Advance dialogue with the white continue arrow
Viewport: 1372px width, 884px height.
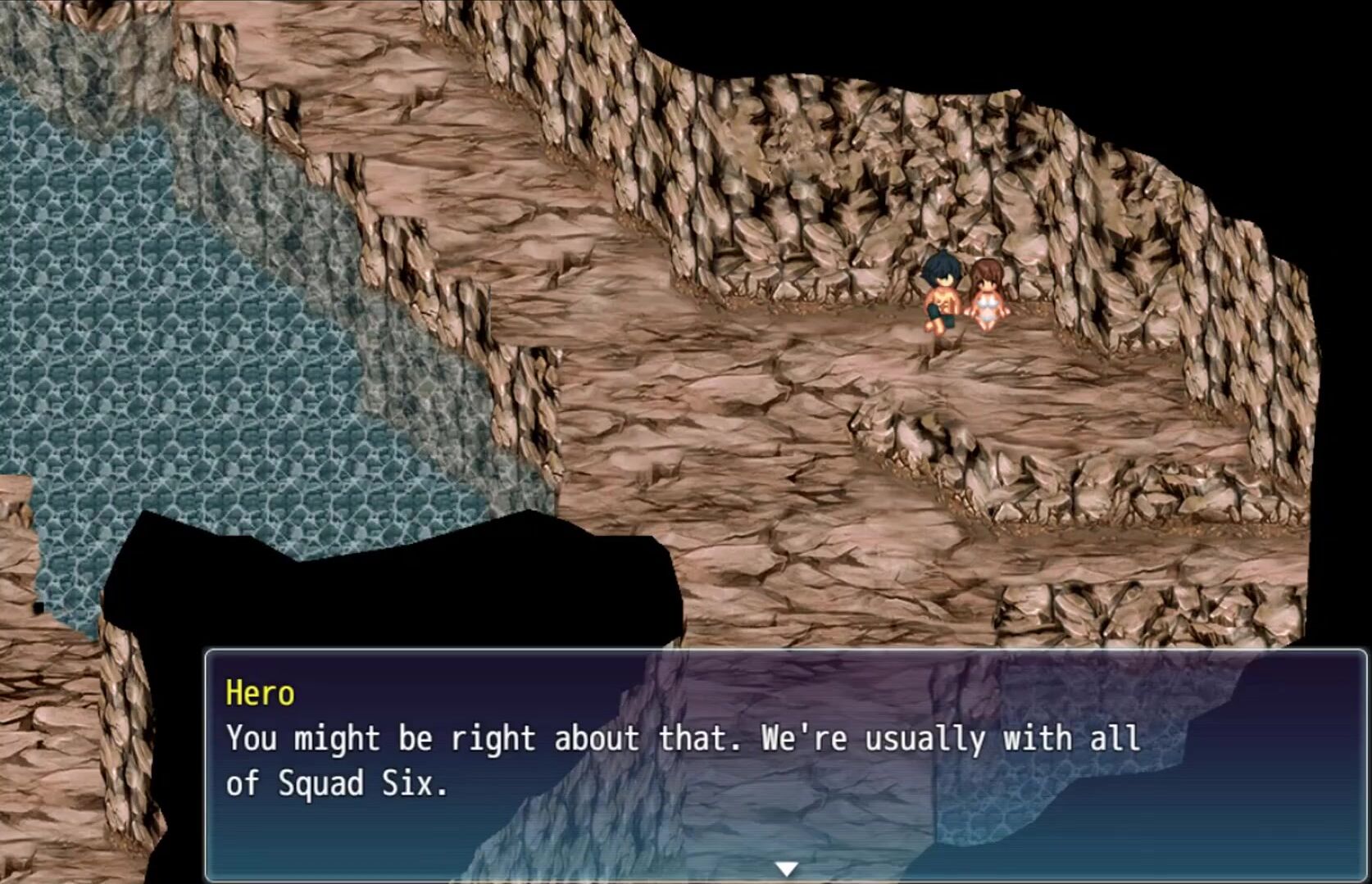(786, 868)
